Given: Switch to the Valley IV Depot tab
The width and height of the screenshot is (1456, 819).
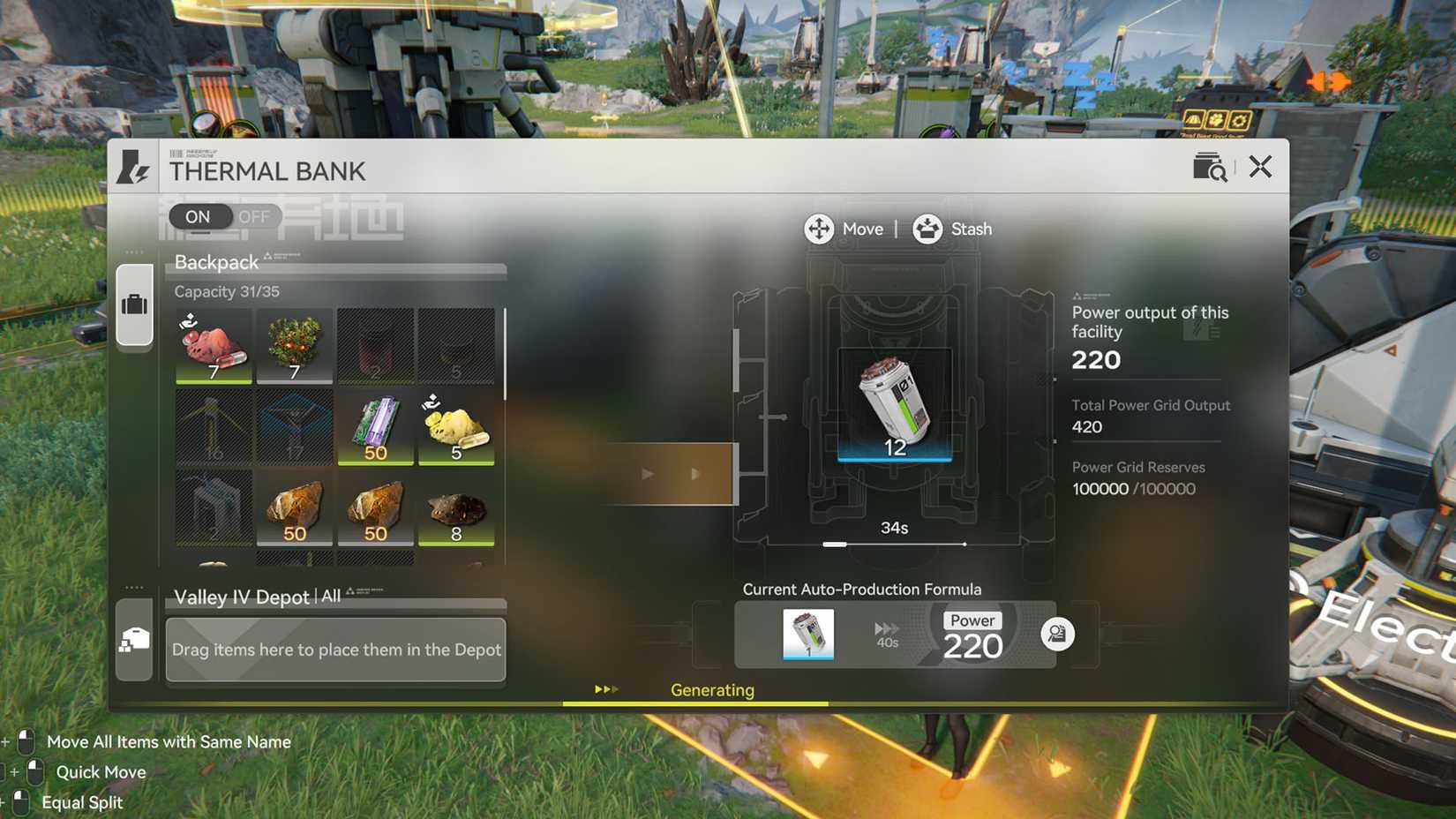Looking at the screenshot, I should tap(134, 642).
